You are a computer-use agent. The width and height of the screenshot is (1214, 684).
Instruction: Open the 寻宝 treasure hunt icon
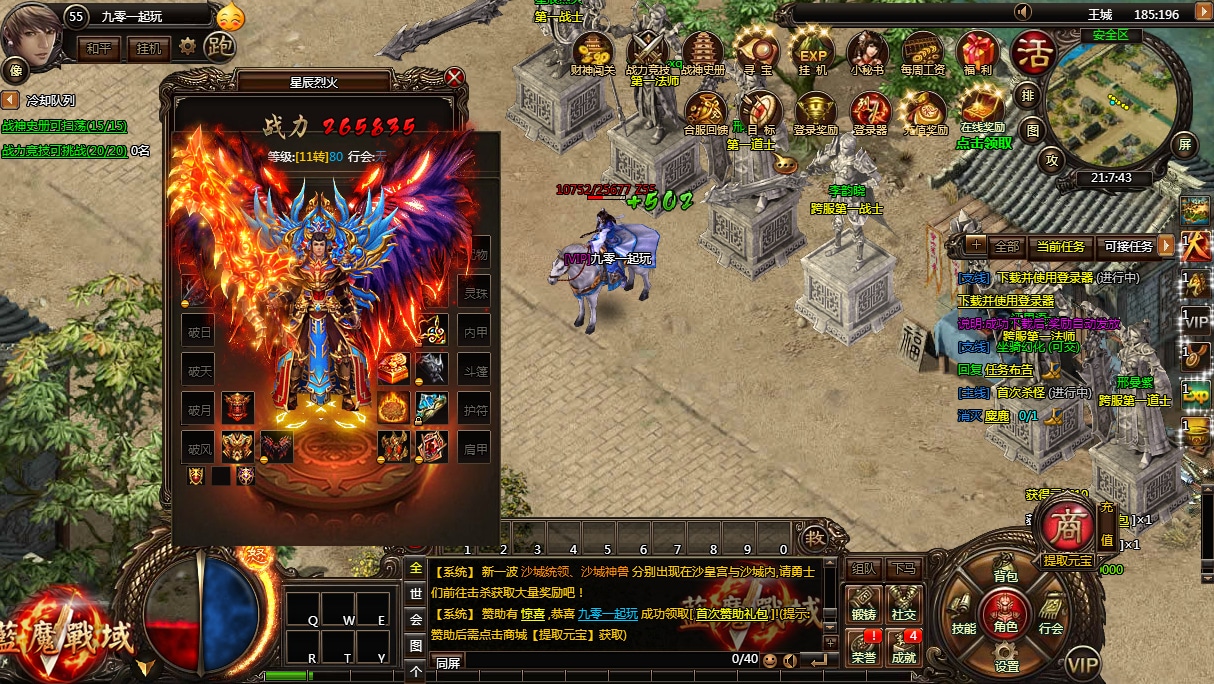point(759,53)
